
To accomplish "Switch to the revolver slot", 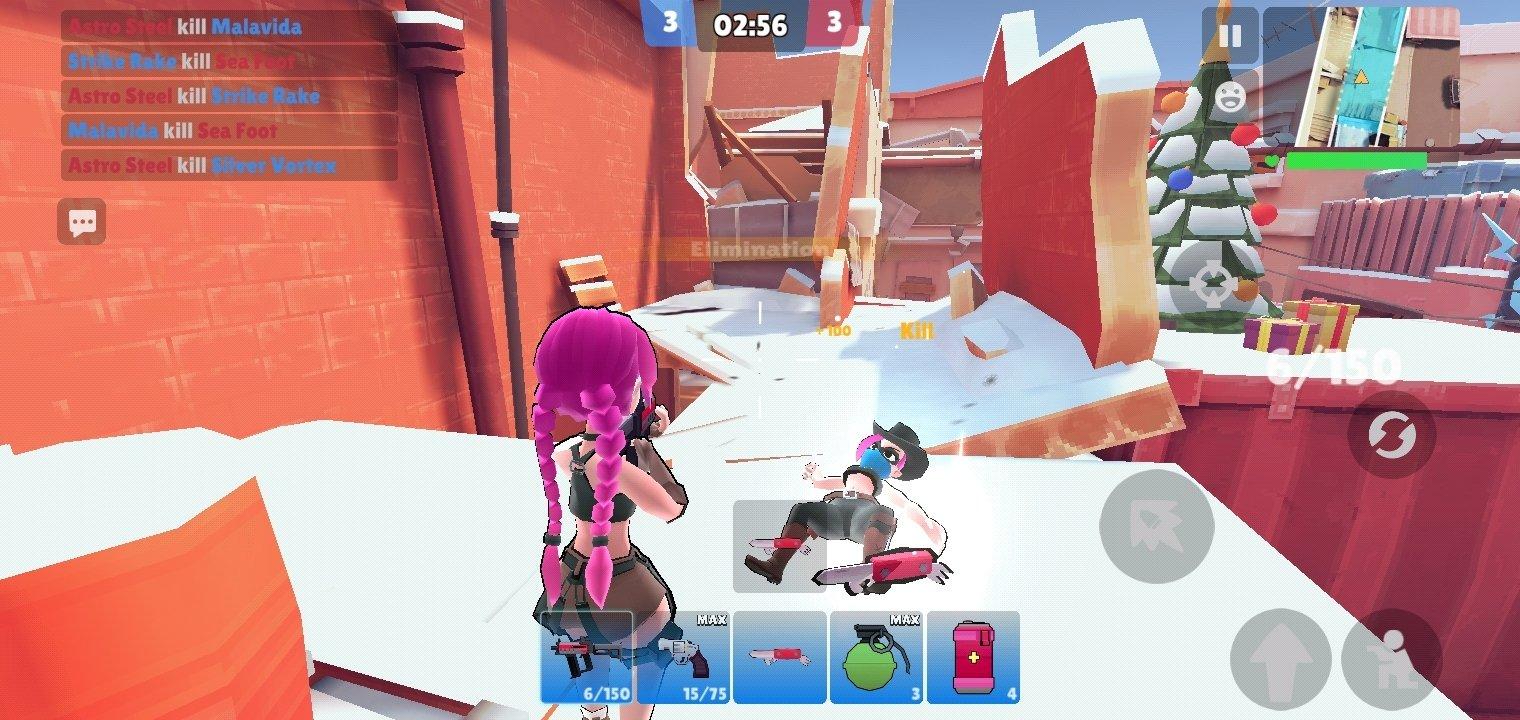I will click(683, 657).
